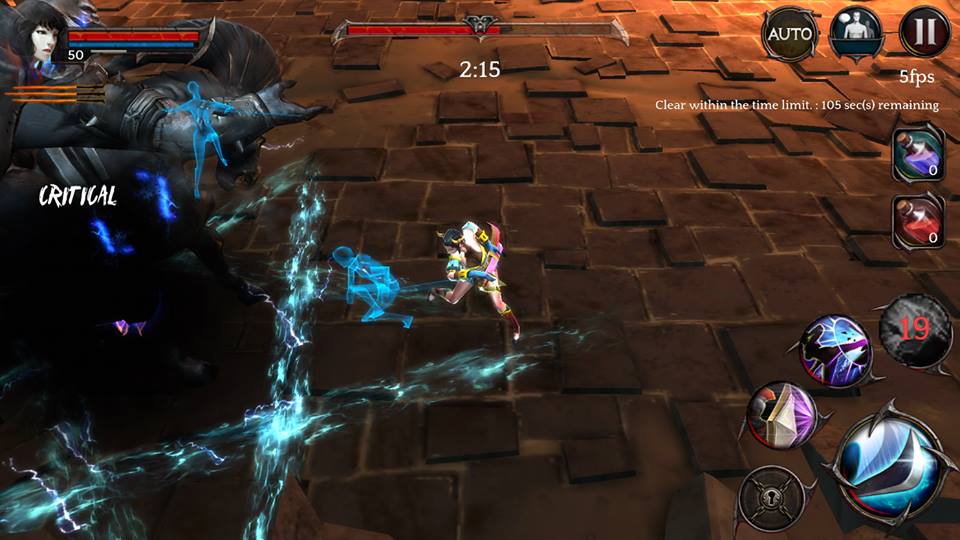The width and height of the screenshot is (960, 540).
Task: Use the red health potion
Action: tap(918, 221)
